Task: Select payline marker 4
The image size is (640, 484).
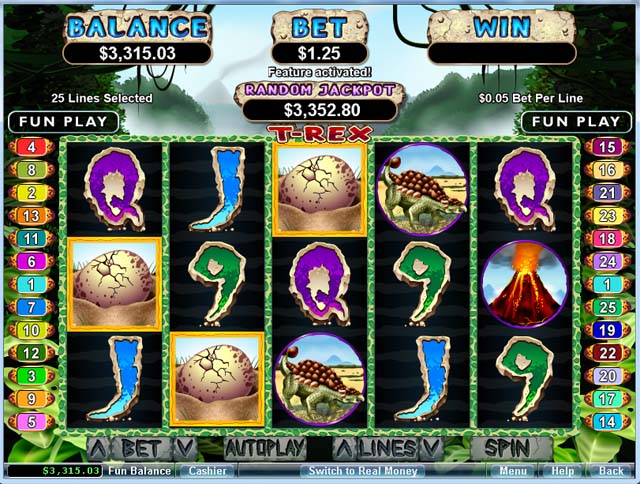Action: (31, 147)
